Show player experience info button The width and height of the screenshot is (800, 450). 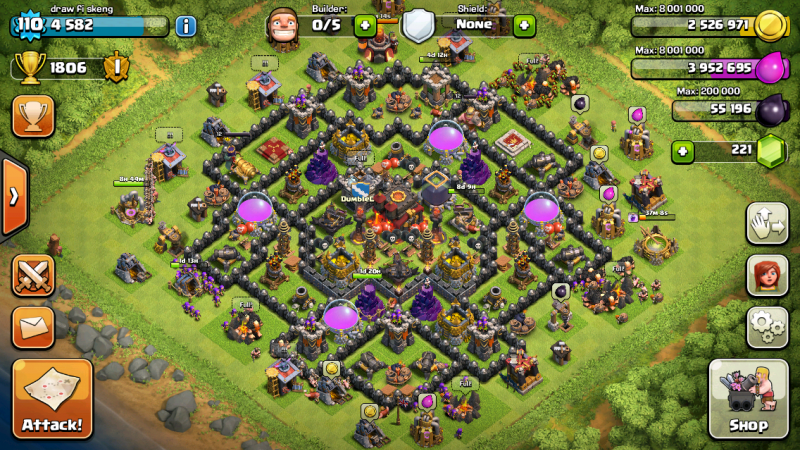[x=185, y=26]
